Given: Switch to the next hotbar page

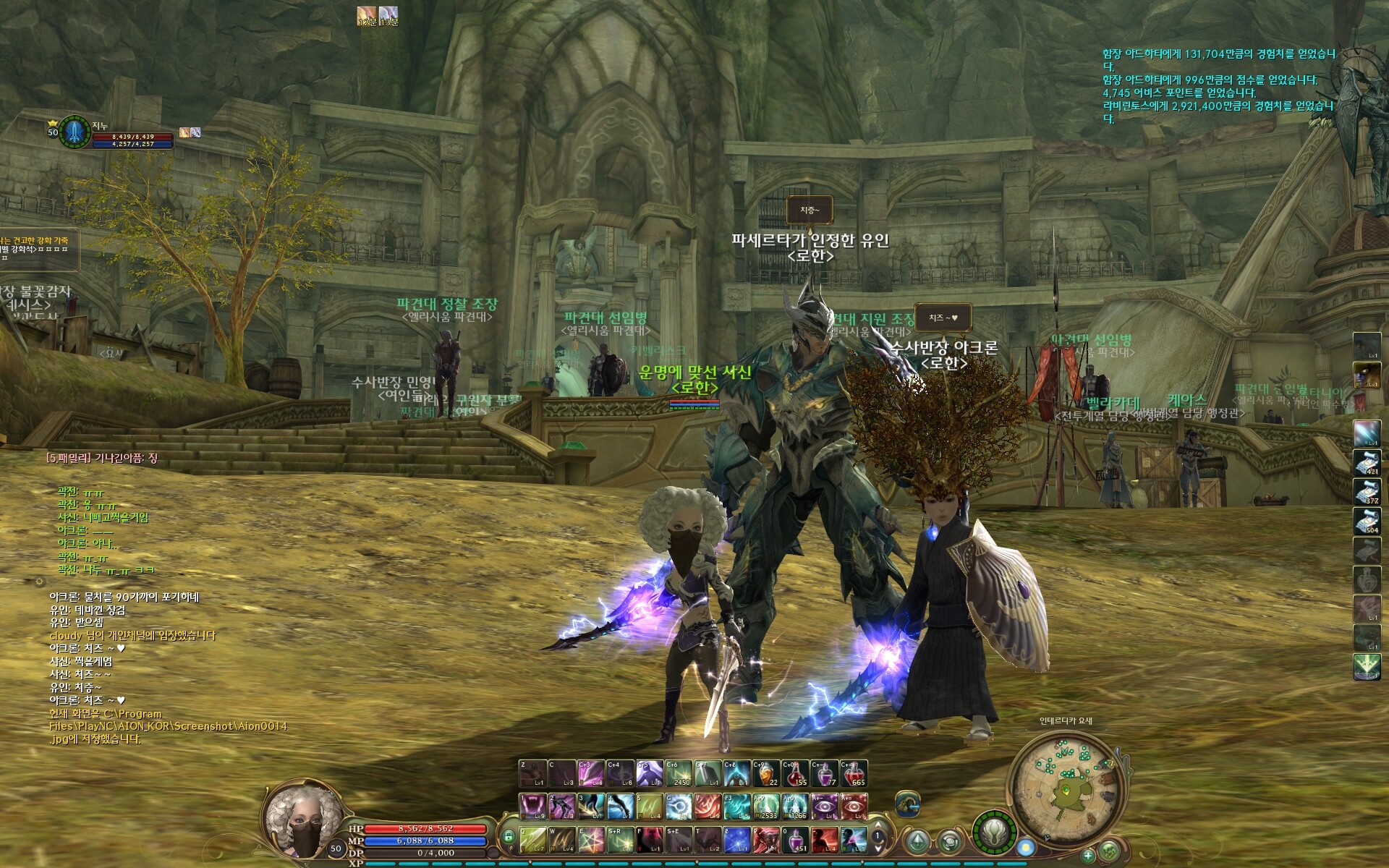Looking at the screenshot, I should point(878,846).
